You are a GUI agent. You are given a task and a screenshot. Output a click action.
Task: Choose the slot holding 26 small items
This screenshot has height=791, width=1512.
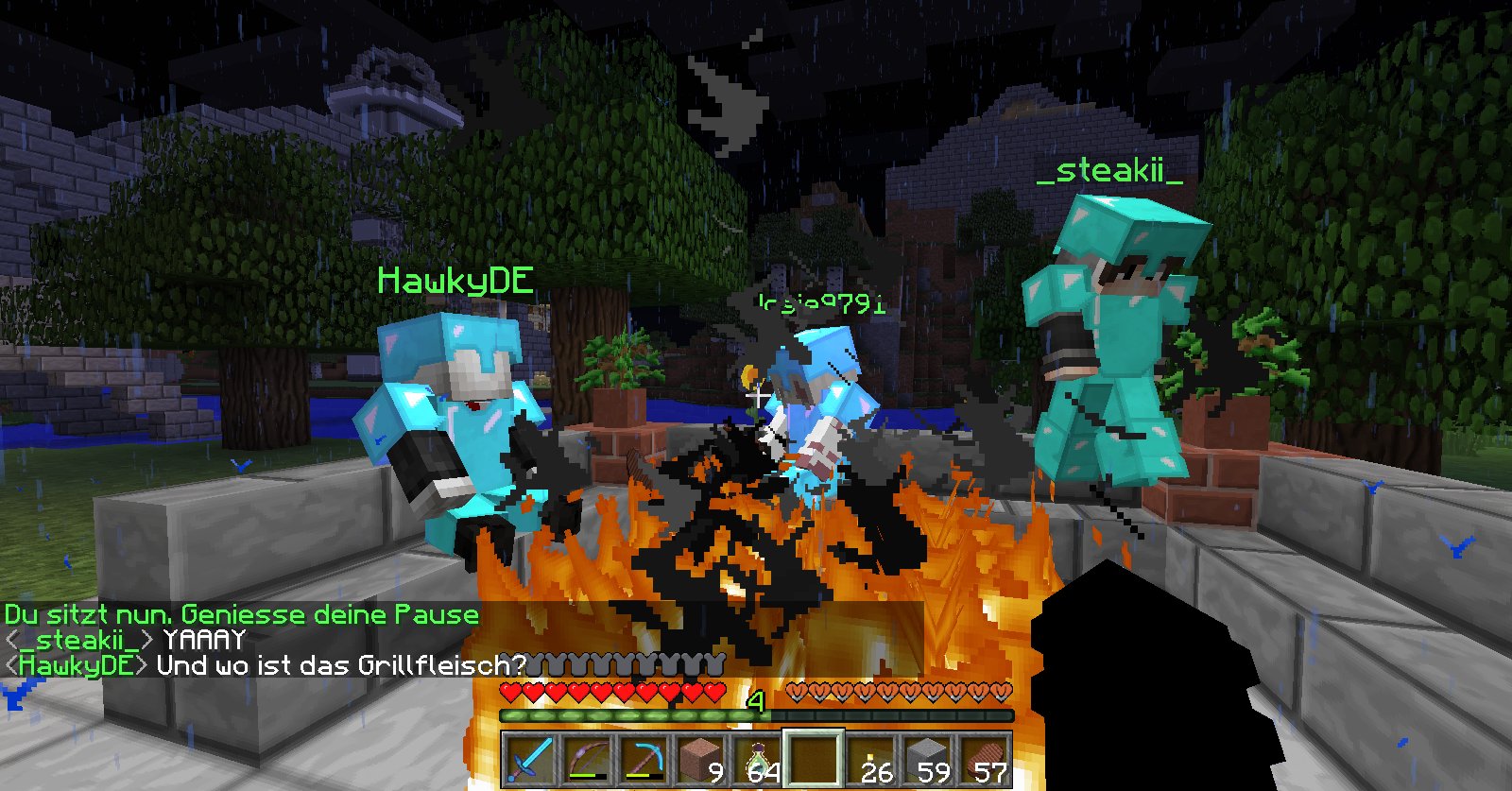870,759
